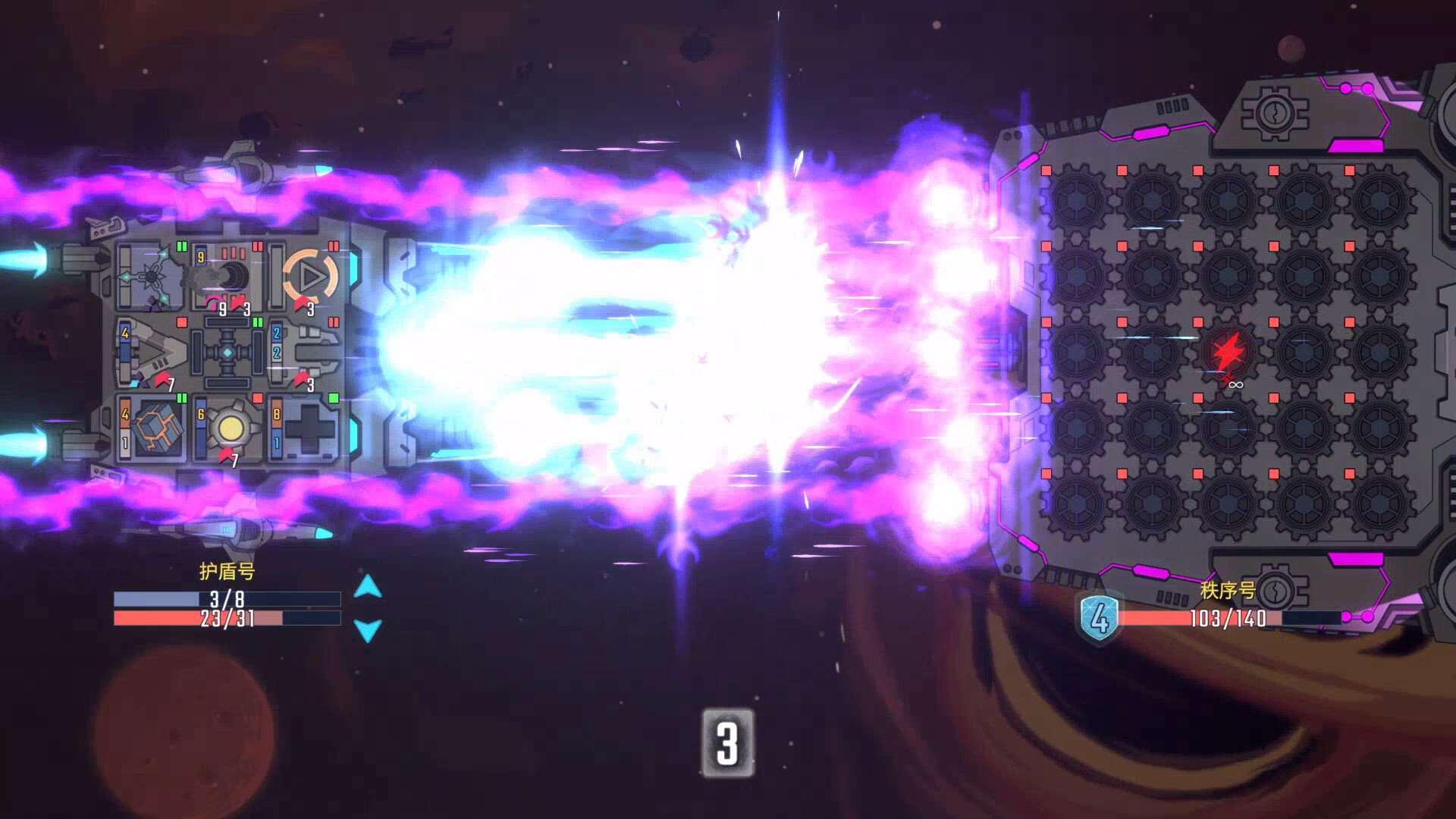Click the cyan down arrow below 护盾号
Screen dimensions: 1456x819
point(368,629)
